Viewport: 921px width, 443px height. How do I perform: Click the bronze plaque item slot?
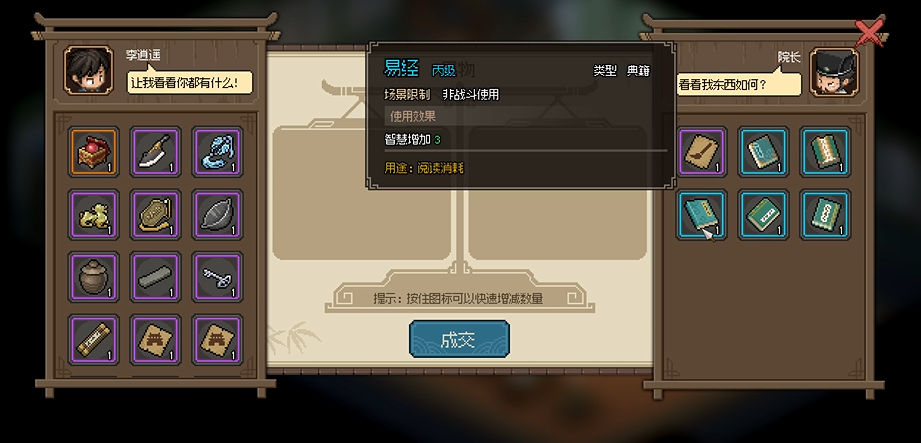point(156,214)
